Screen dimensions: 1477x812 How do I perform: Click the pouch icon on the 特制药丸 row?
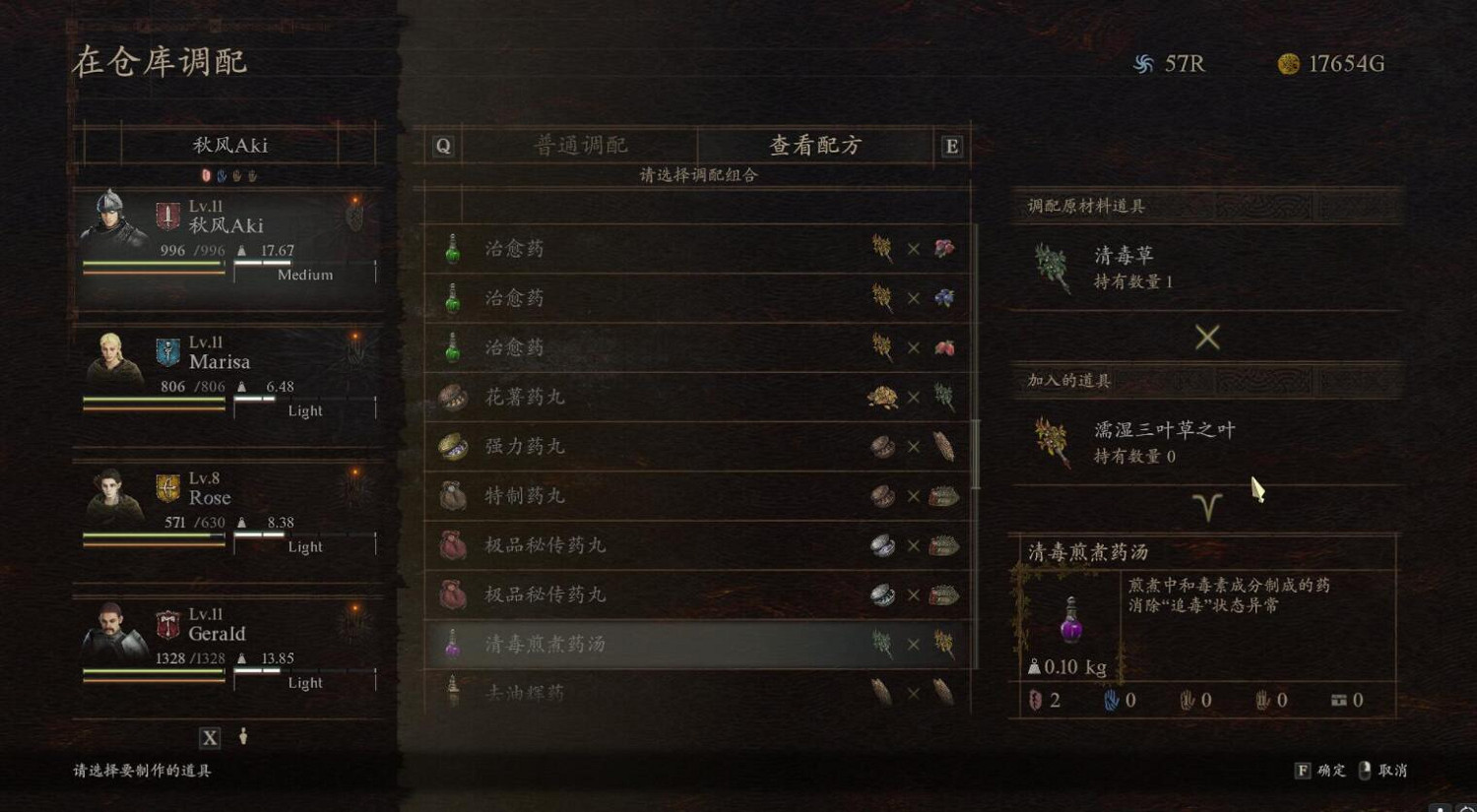click(452, 496)
